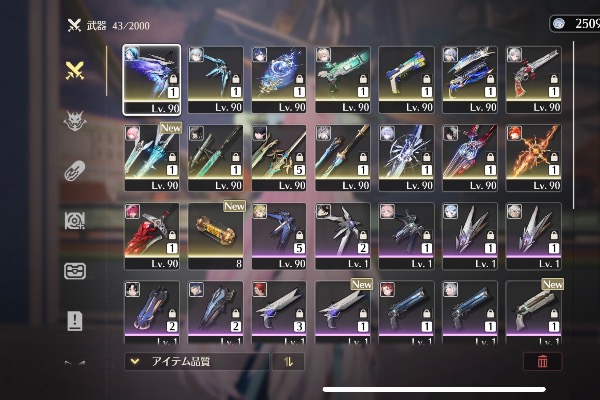This screenshot has height=400, width=600.
Task: Open the exclamation mark quest items tab
Action: pyautogui.click(x=74, y=320)
